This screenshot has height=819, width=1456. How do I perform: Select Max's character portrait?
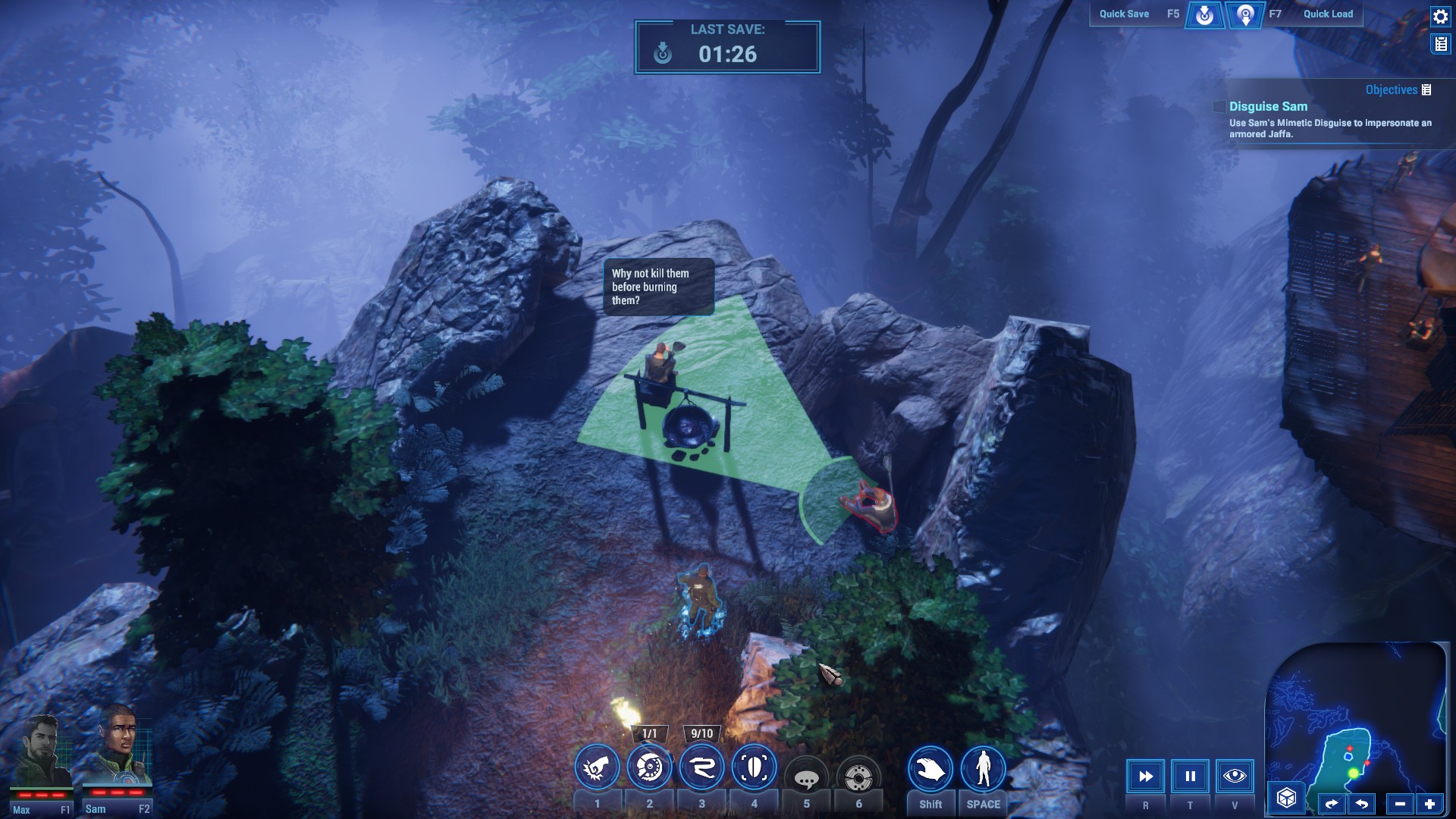[42, 758]
